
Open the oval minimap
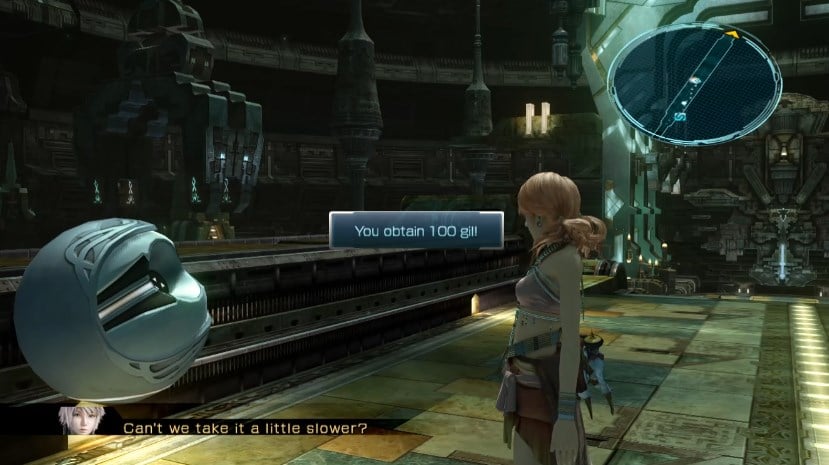(x=694, y=83)
